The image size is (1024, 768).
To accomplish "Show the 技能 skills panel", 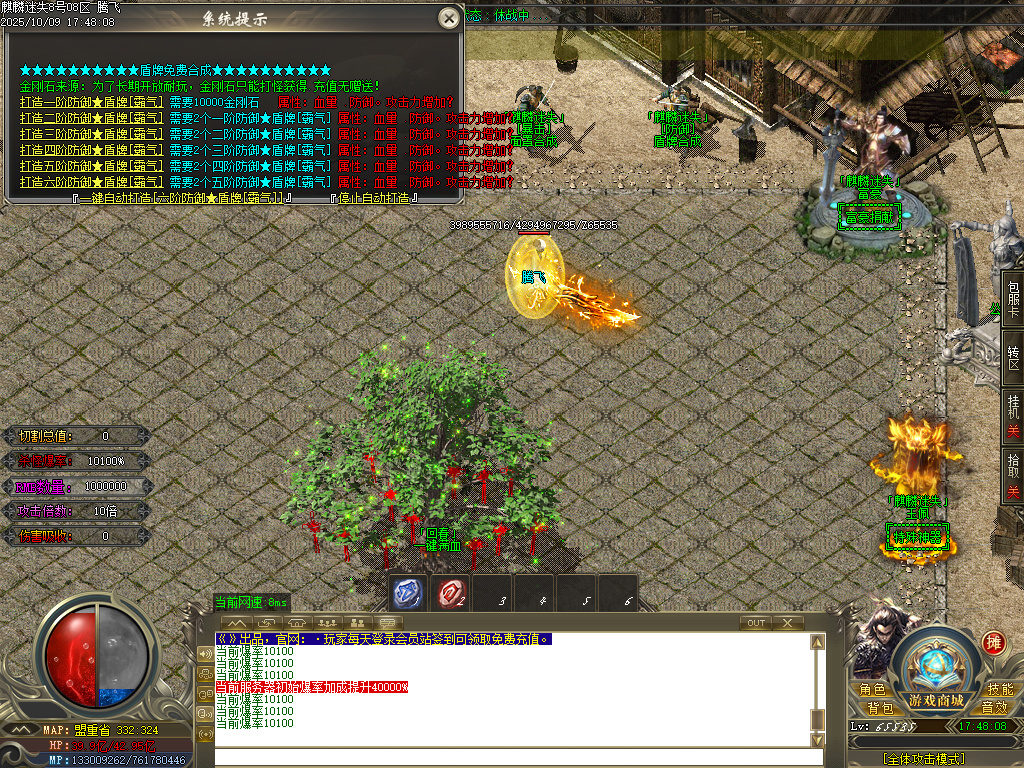I will coord(1000,690).
